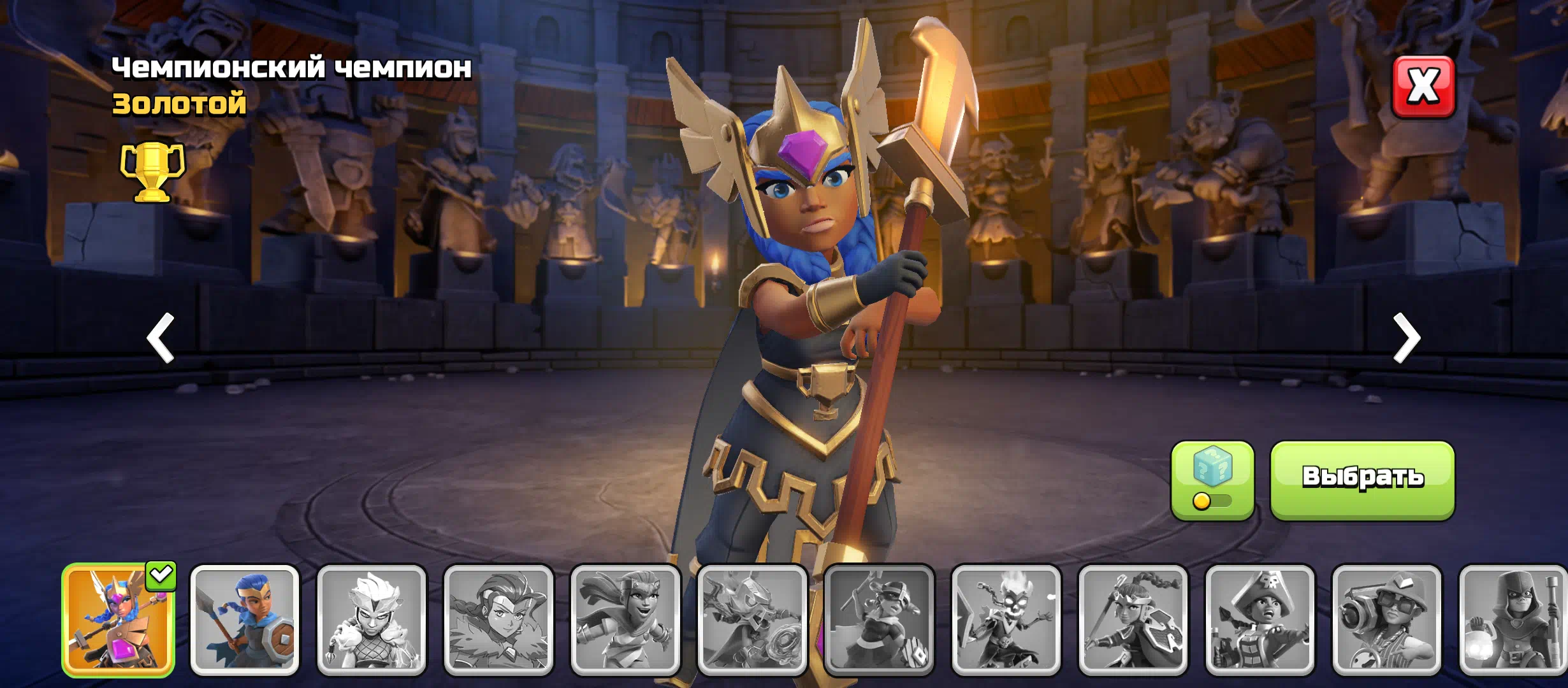Choose the laughing champion with flowing cape
This screenshot has height=688, width=1568.
tap(625, 620)
